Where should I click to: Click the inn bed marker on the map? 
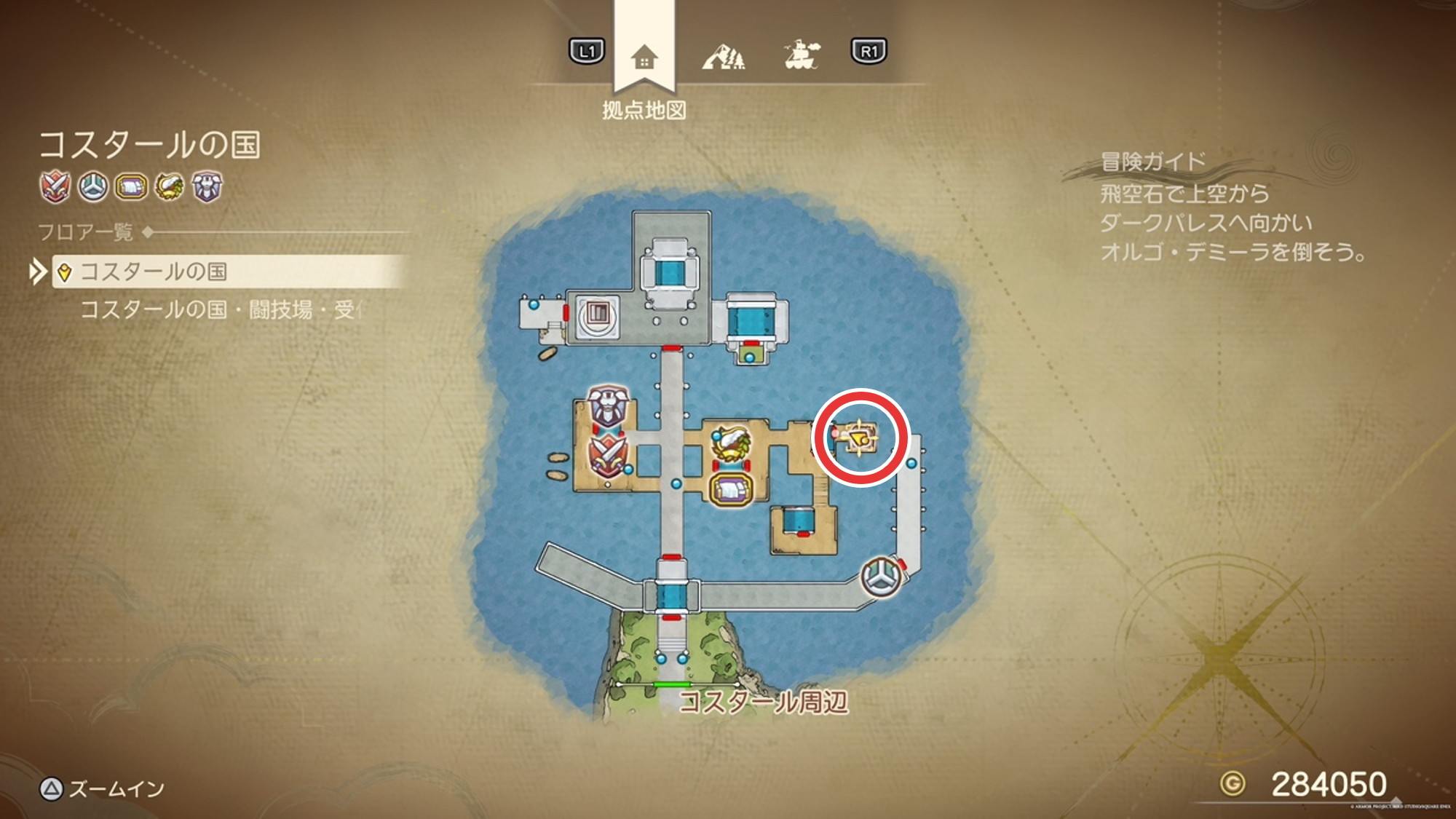click(x=732, y=488)
